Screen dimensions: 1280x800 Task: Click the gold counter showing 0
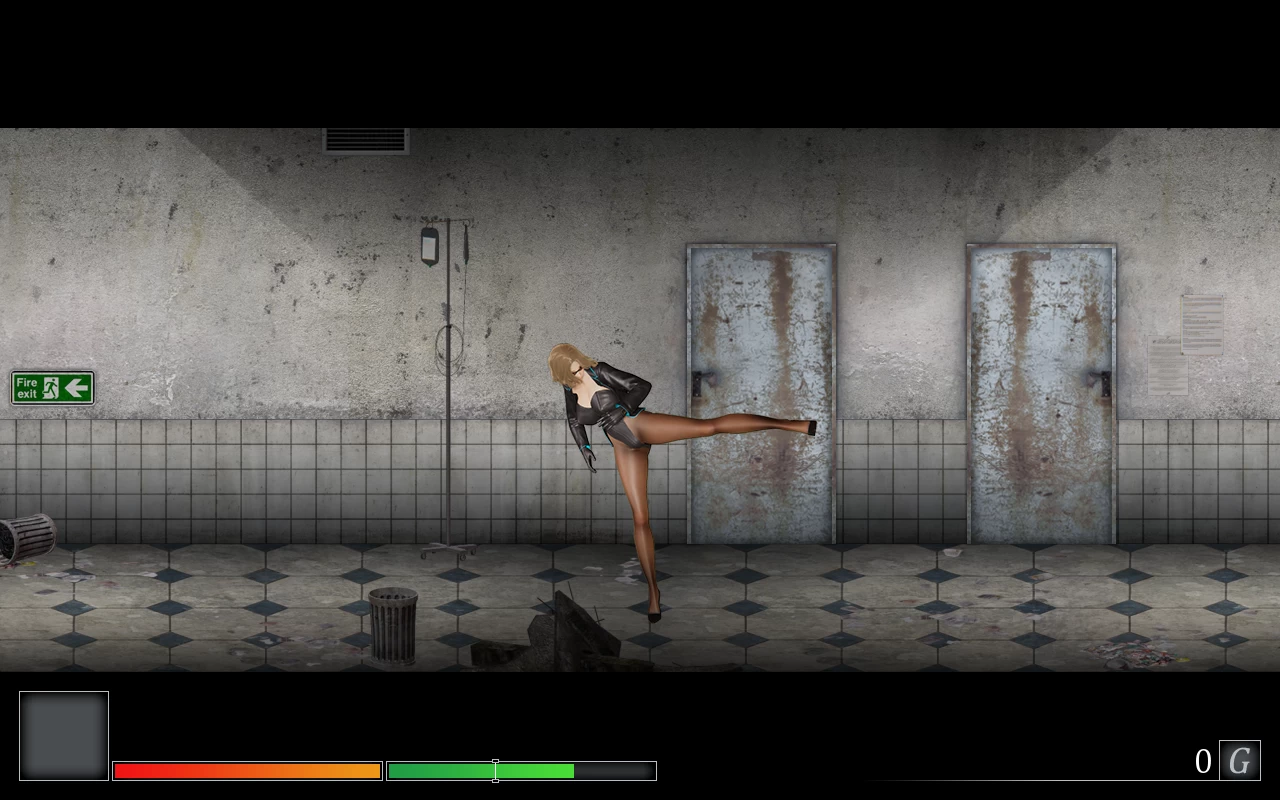click(1203, 760)
